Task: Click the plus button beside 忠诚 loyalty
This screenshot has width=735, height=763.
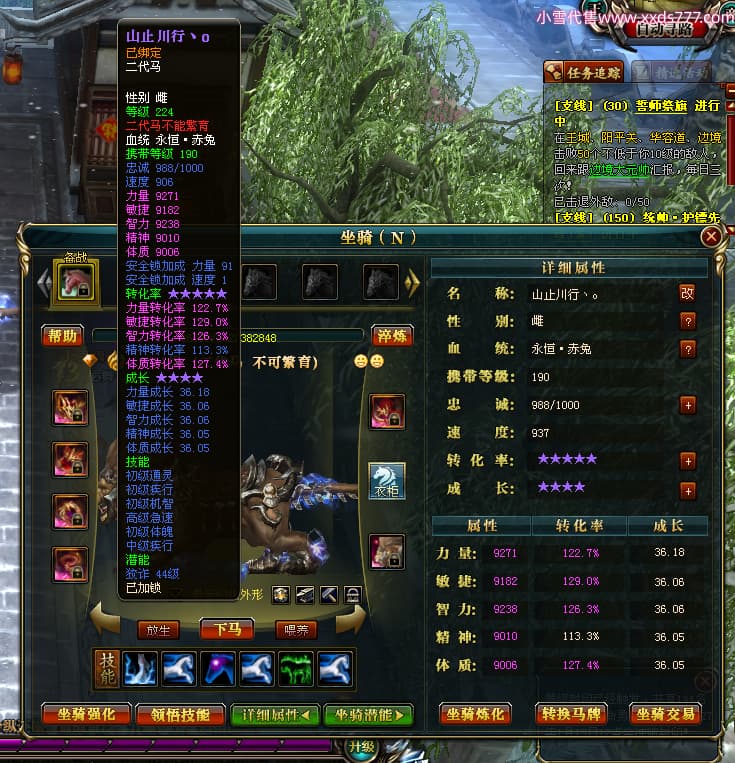Action: tap(687, 405)
